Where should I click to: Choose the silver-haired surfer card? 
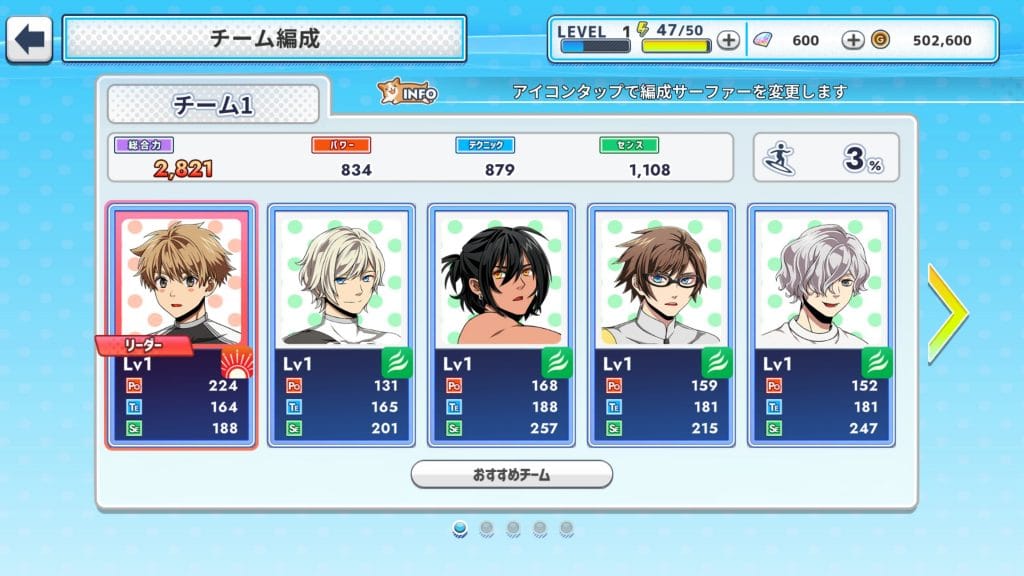click(x=821, y=325)
